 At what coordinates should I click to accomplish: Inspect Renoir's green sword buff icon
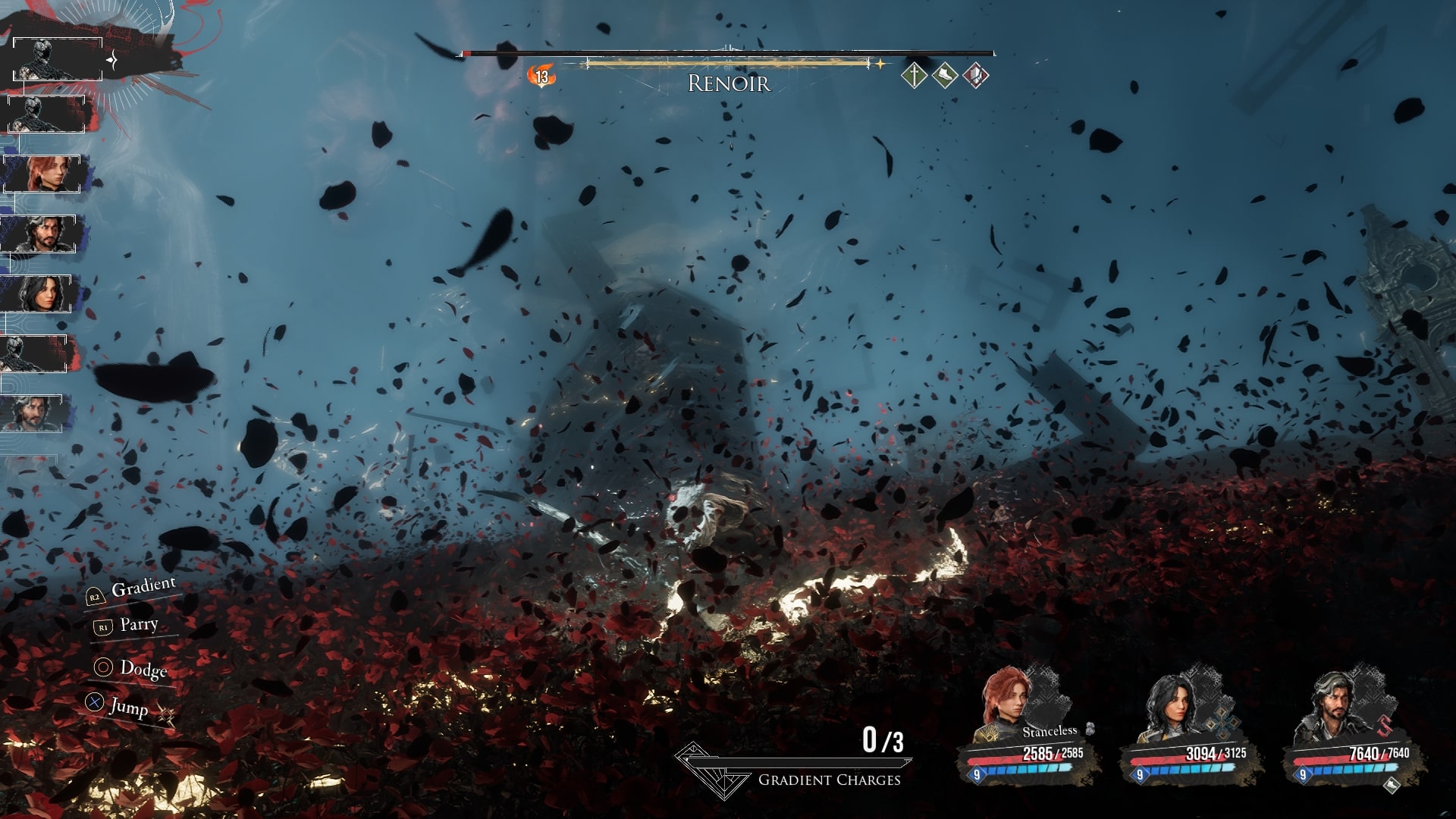(915, 75)
